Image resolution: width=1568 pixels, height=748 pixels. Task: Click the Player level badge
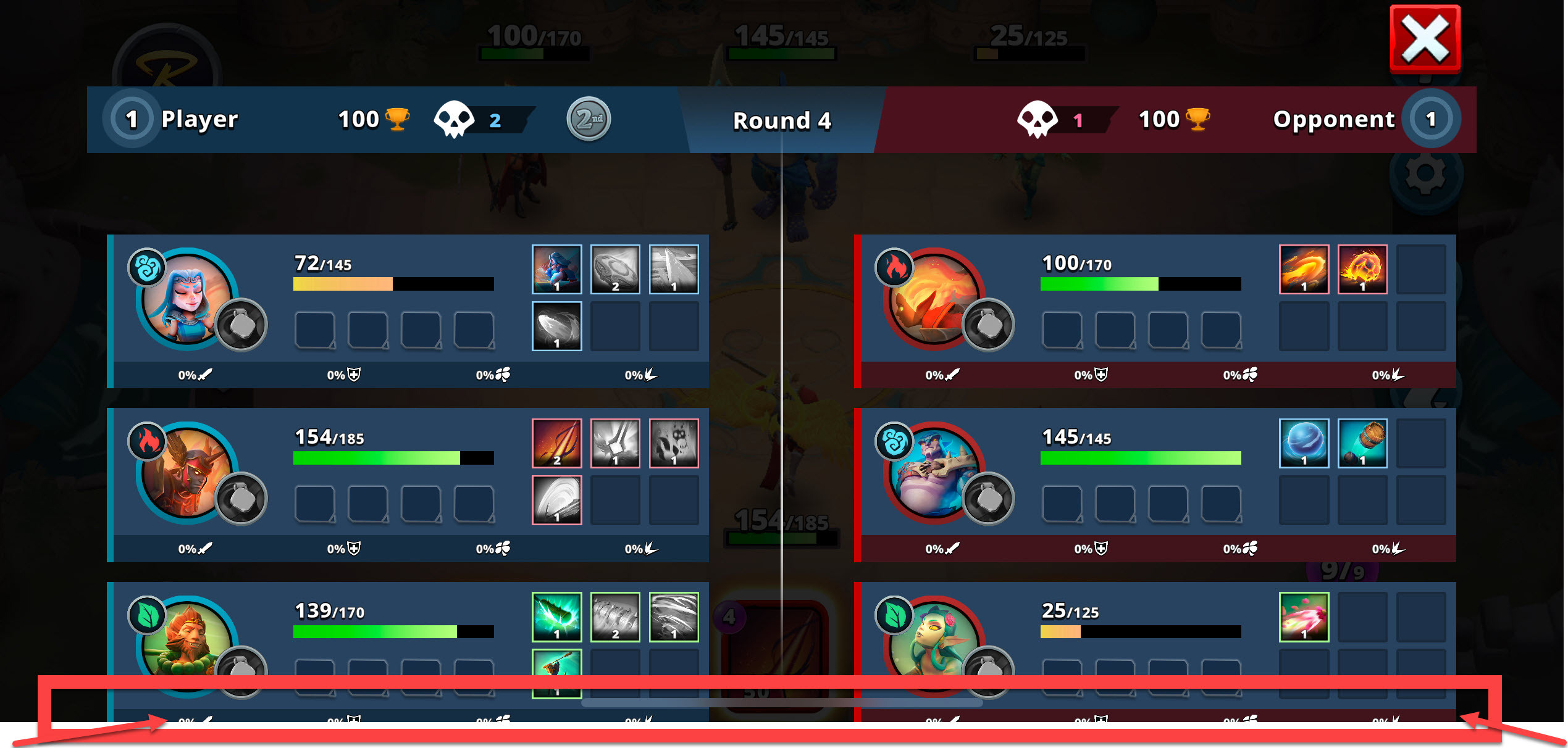(132, 119)
